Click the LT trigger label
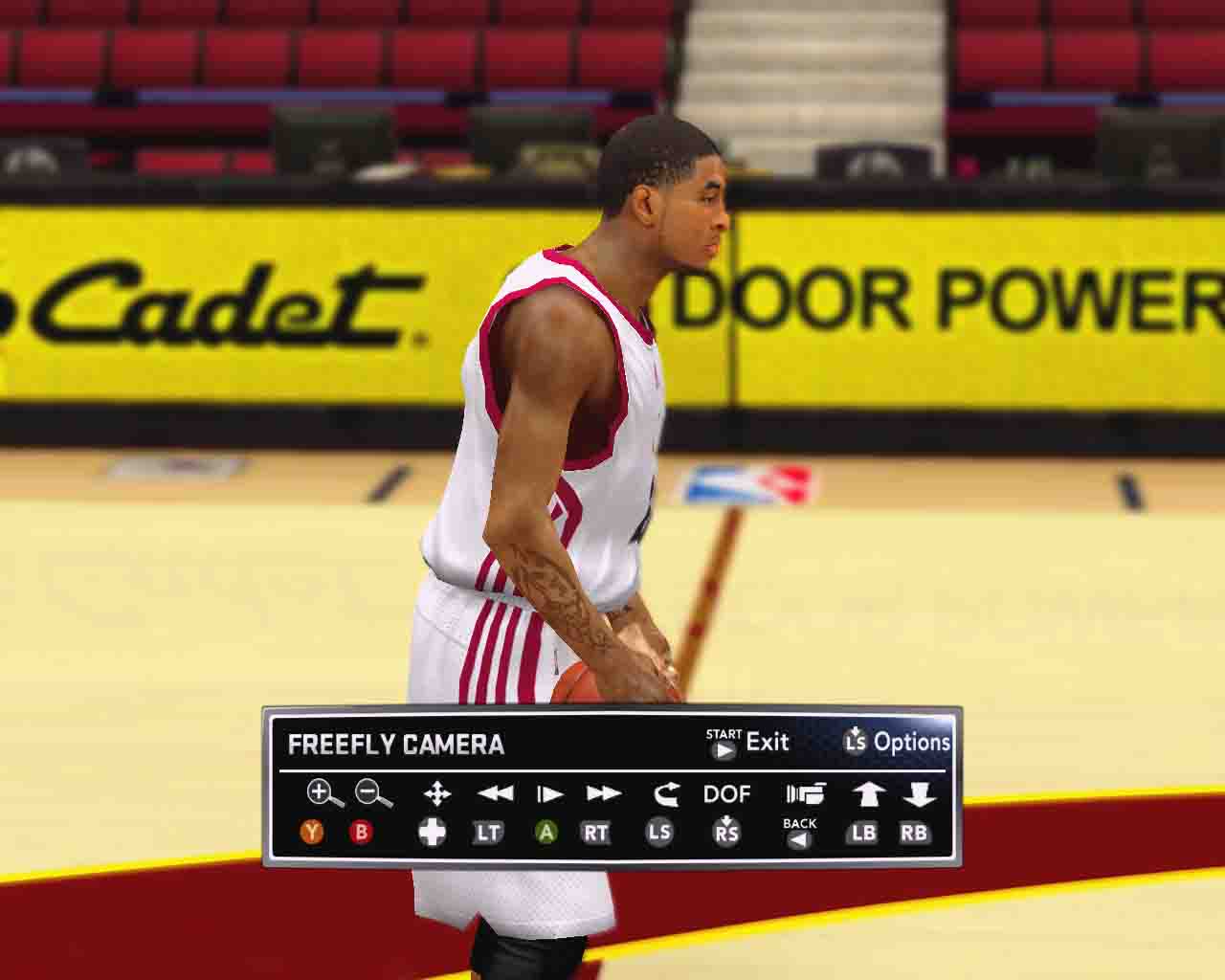Viewport: 1225px width, 980px height. pos(488,833)
